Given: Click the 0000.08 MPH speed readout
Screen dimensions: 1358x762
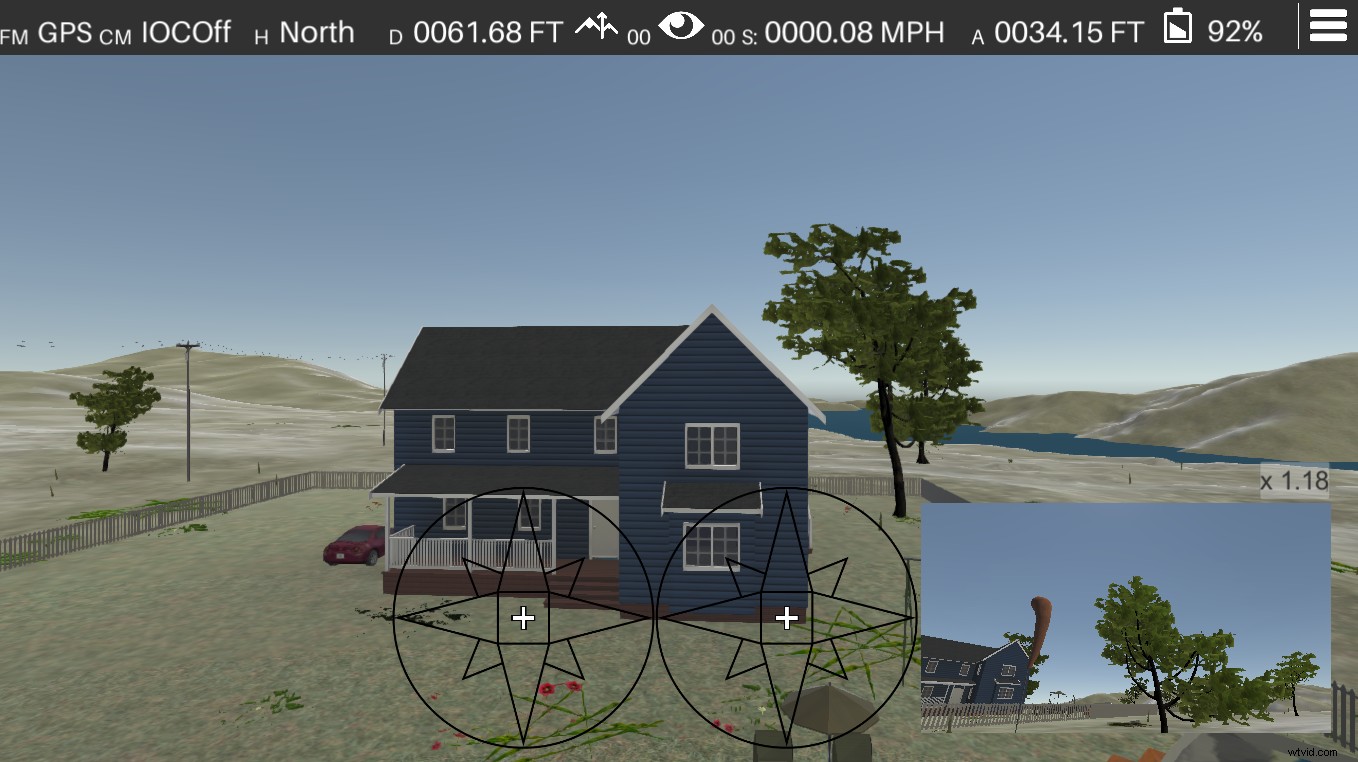Looking at the screenshot, I should click(855, 31).
